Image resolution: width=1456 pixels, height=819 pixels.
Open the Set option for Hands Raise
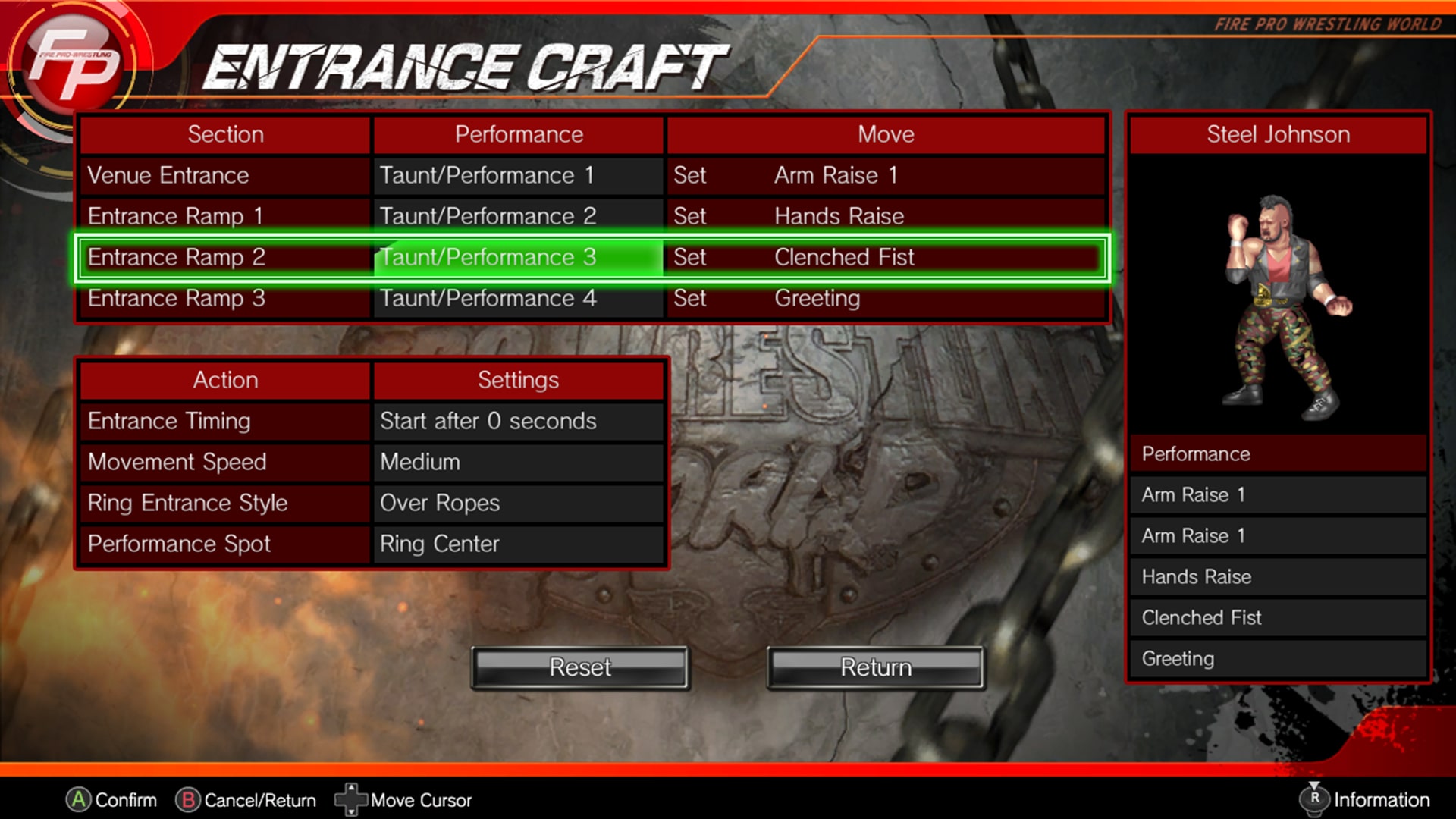(690, 216)
